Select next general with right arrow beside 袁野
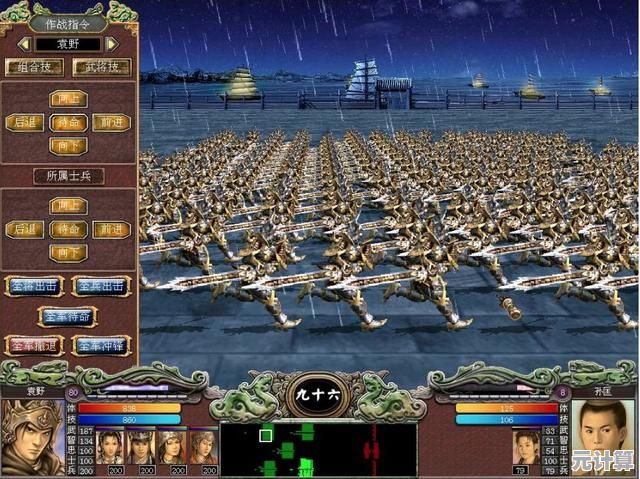Image resolution: width=640 pixels, height=479 pixels. pyautogui.click(x=112, y=44)
